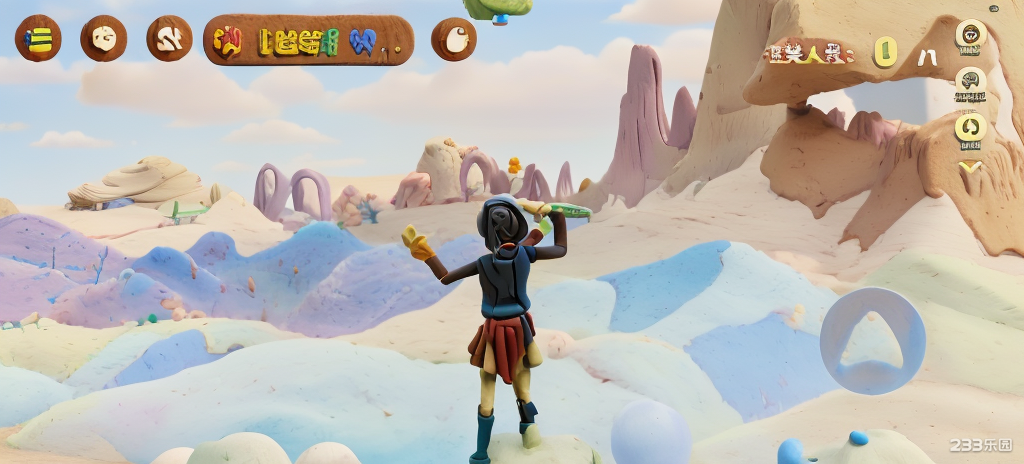Open the yellow striped menu button
Screen dimensions: 1024x464
[38, 39]
